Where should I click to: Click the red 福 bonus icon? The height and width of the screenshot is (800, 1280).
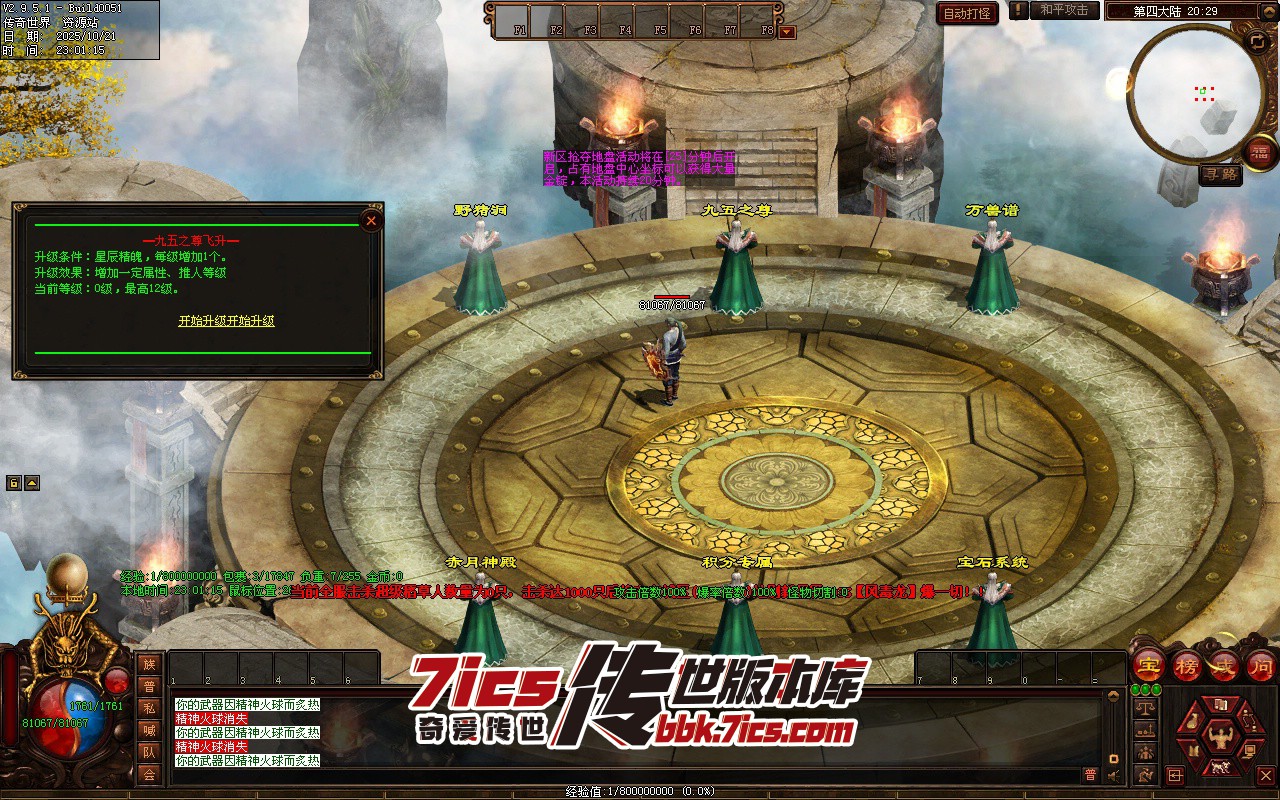pyautogui.click(x=1261, y=151)
